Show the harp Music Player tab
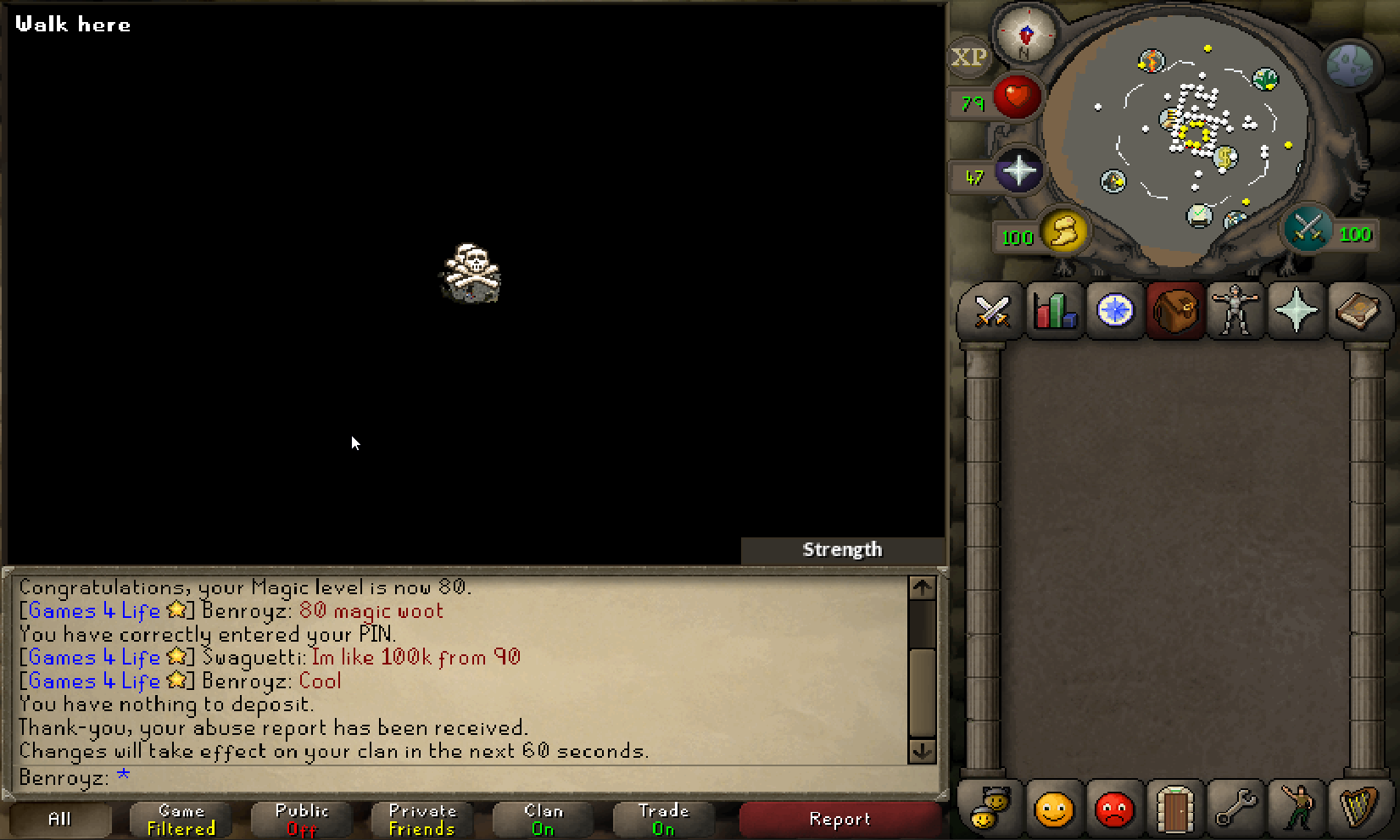Viewport: 1400px width, 840px height. (x=1358, y=808)
